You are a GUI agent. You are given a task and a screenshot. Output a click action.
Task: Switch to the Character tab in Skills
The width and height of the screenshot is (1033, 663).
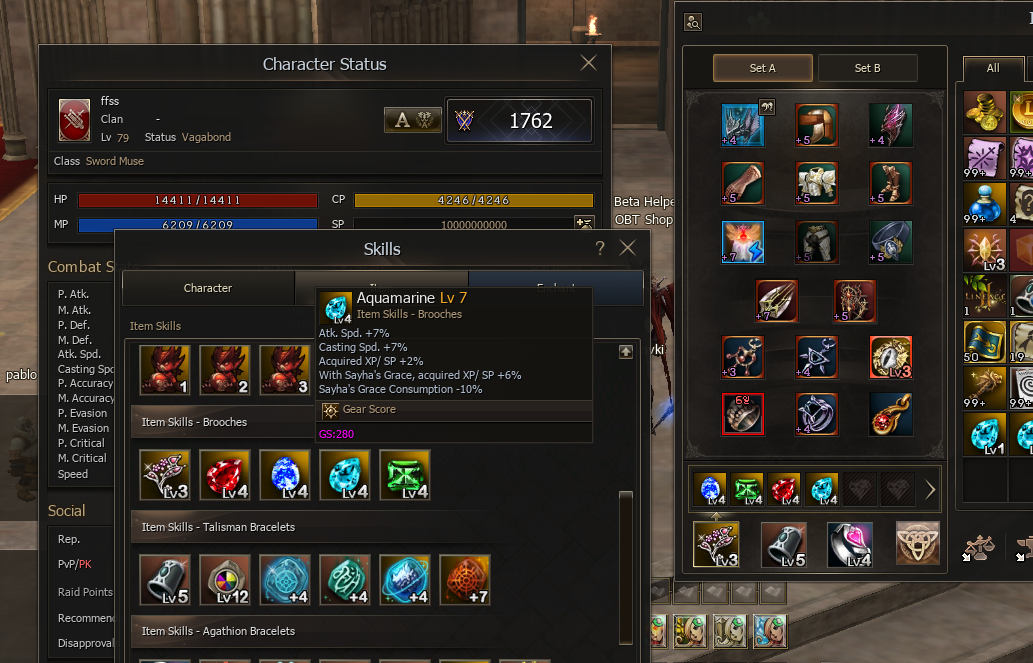208,288
